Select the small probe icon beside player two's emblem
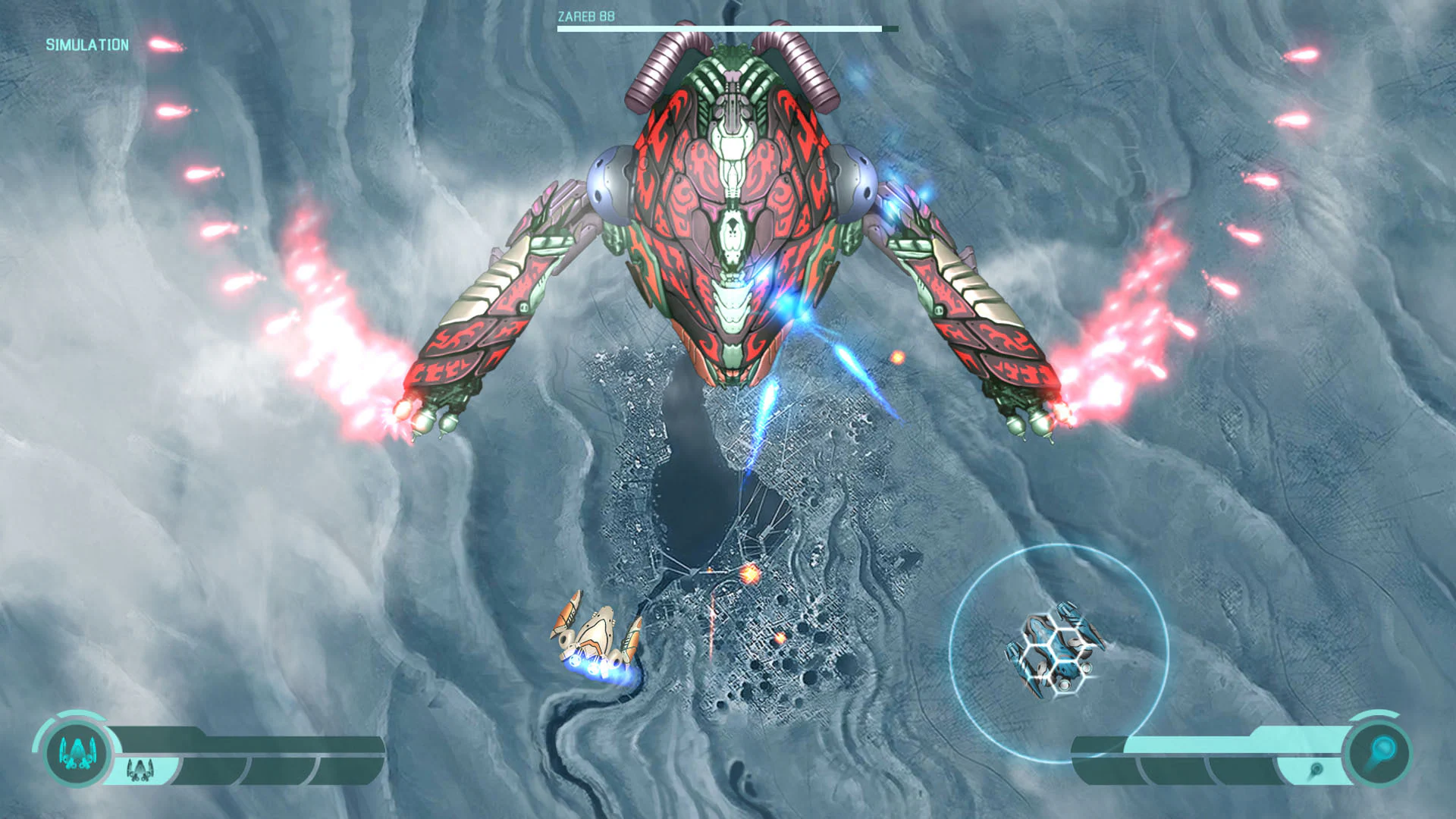Screen dimensions: 1456x819 [1316, 770]
